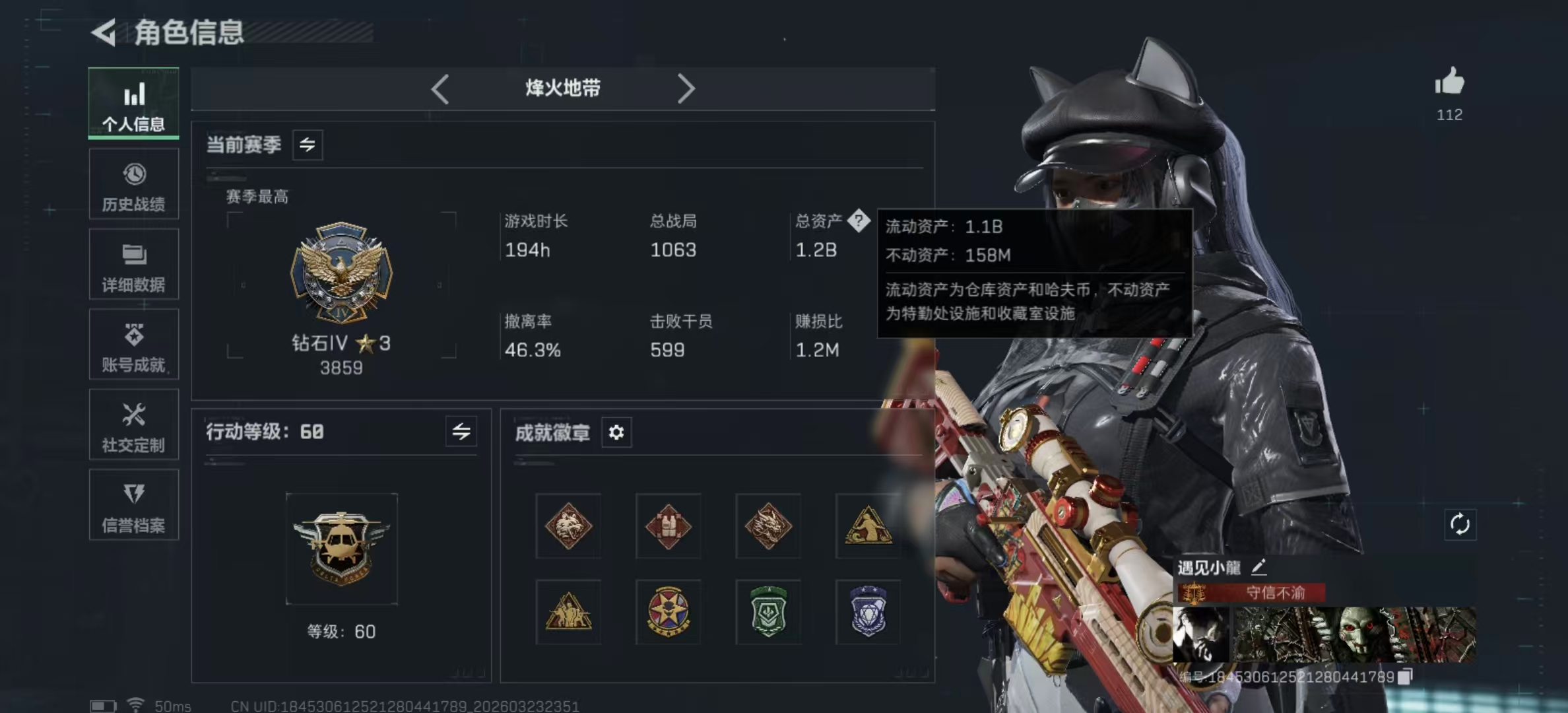Viewport: 1568px width, 713px height.
Task: Click the left arrow beside 烽火地带
Action: click(x=440, y=88)
